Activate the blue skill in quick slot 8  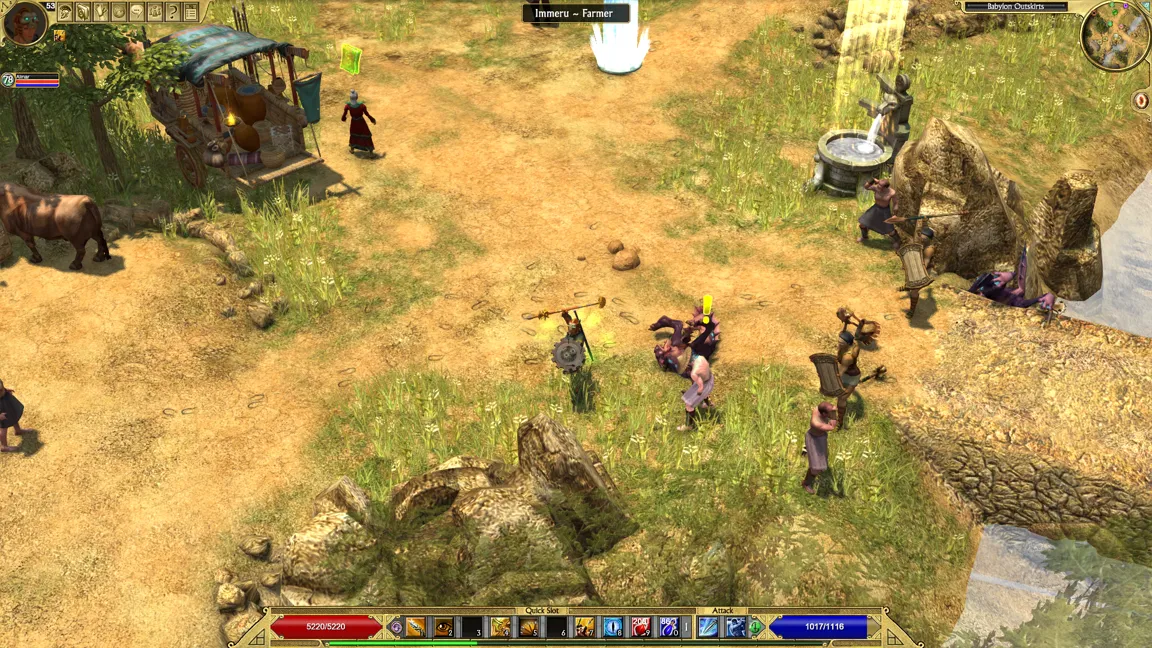tap(613, 627)
